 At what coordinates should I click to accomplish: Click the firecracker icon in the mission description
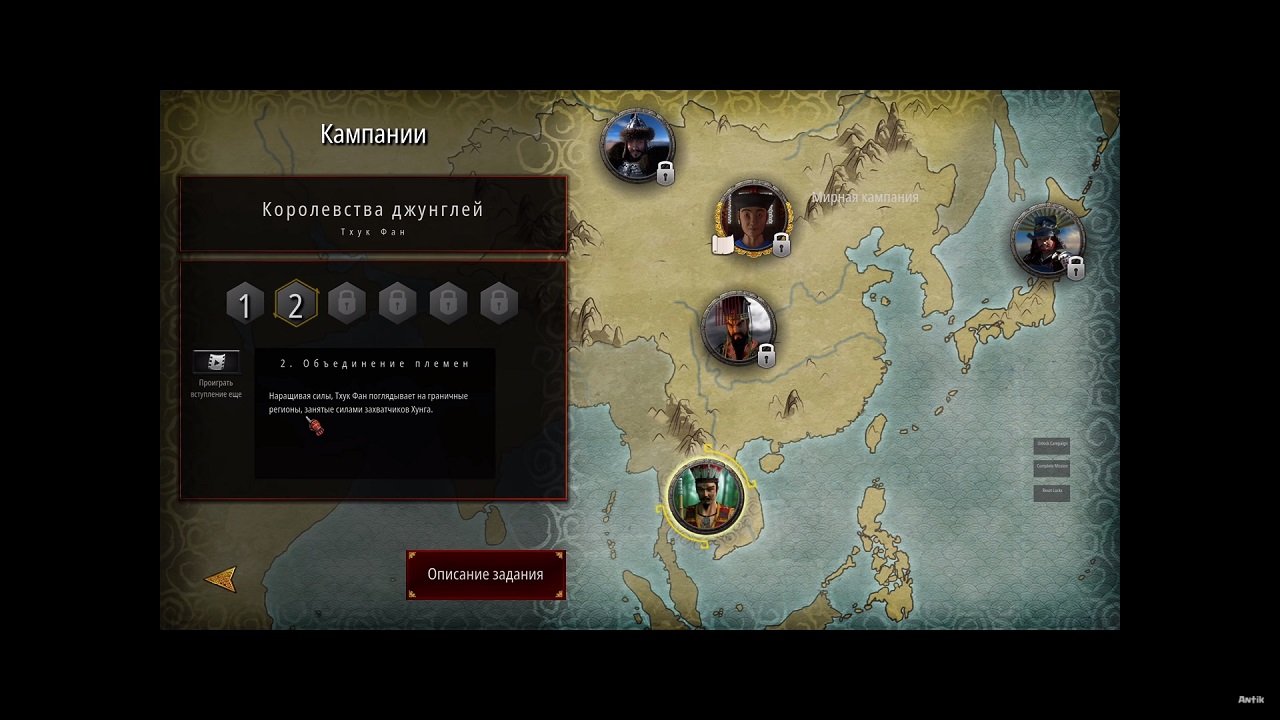[x=316, y=427]
